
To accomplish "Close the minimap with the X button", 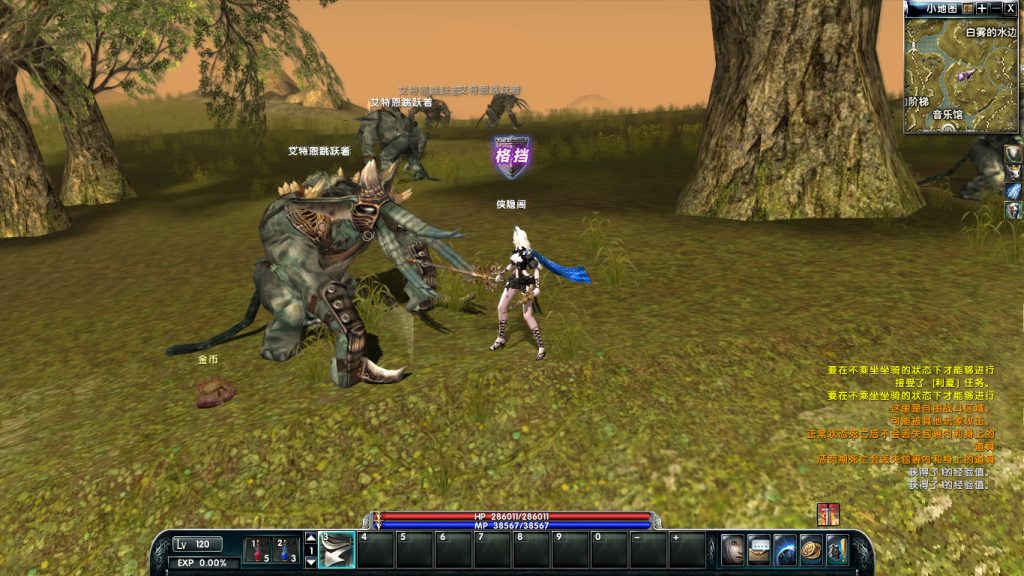I will coord(1010,8).
